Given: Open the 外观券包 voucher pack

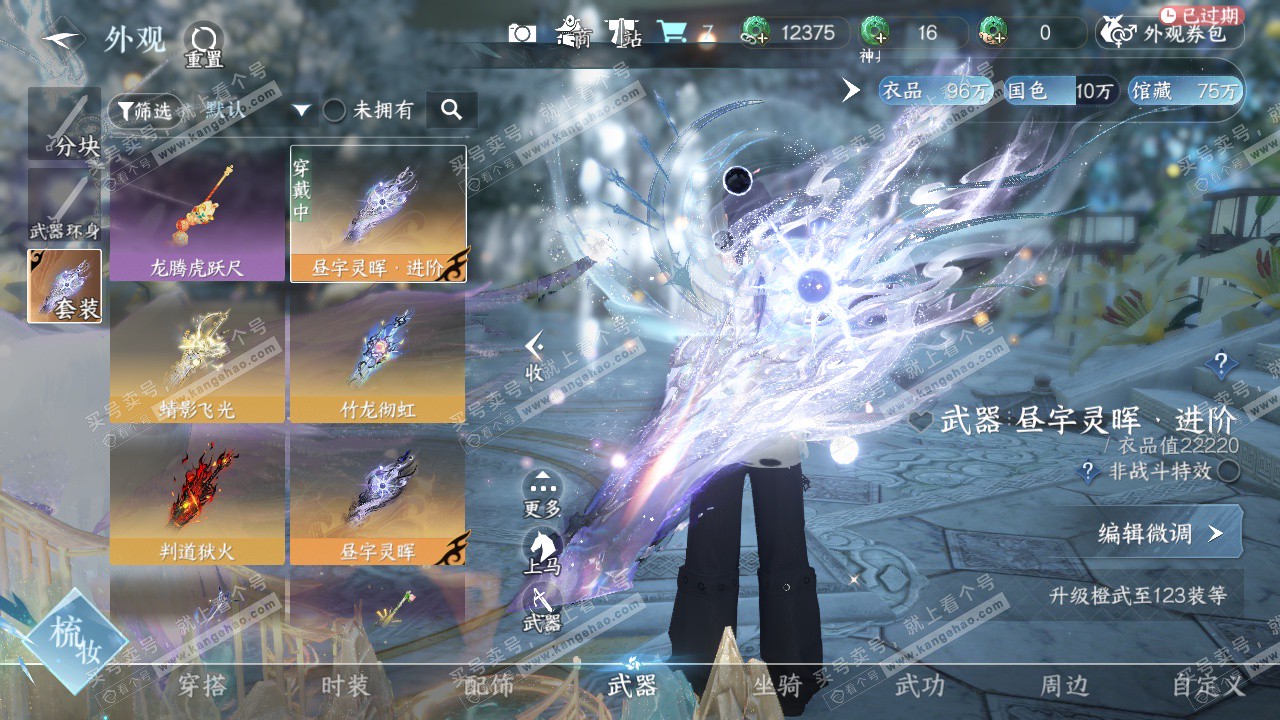Looking at the screenshot, I should [1173, 33].
